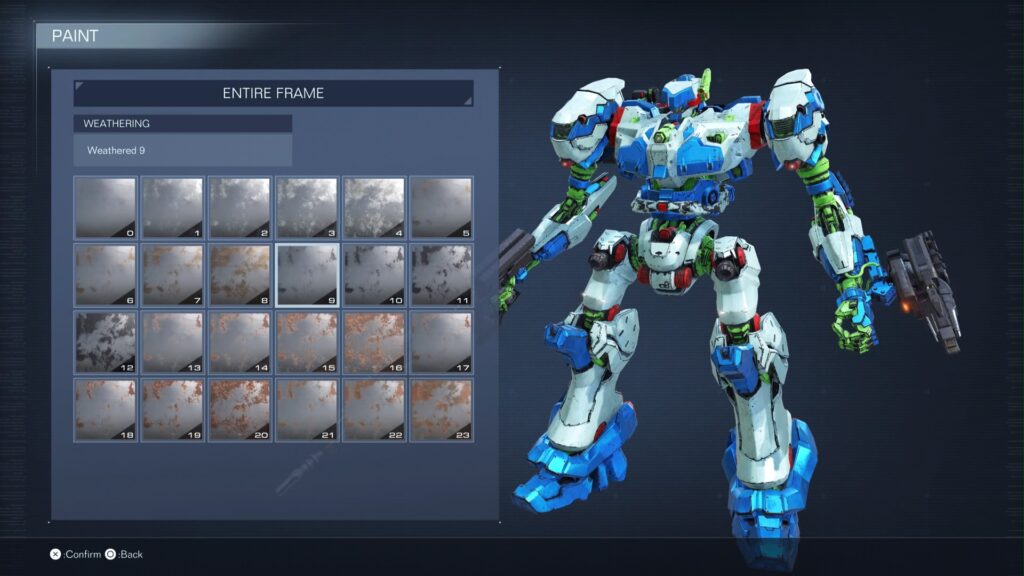Choose weathering swatch 10

click(x=374, y=275)
